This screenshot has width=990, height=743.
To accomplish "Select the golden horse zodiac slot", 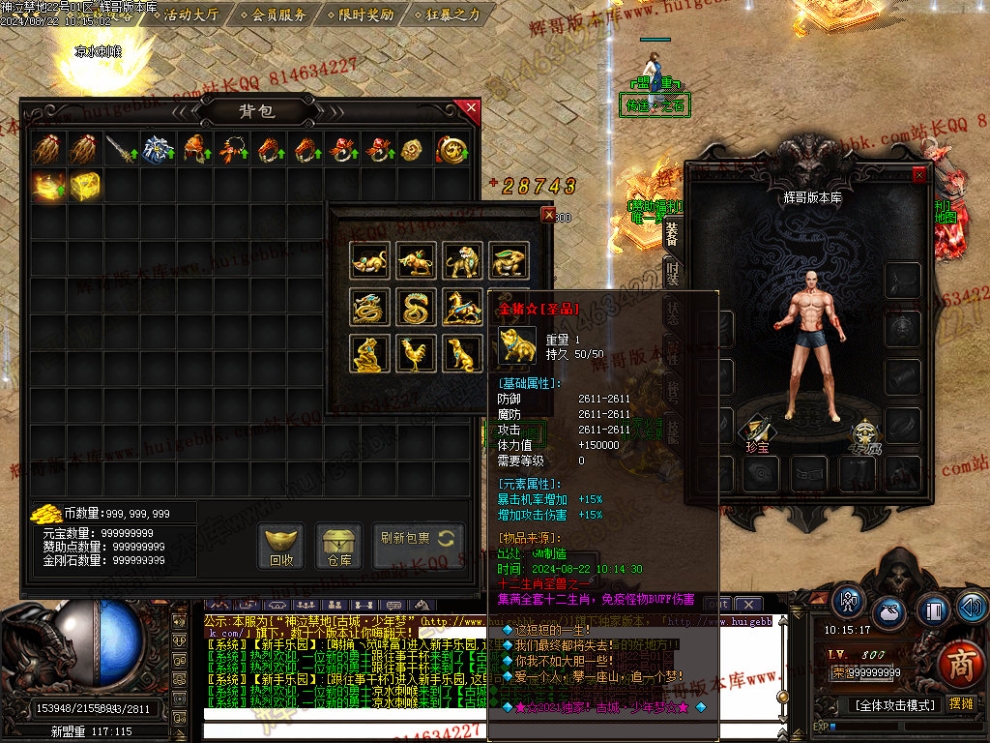I will point(463,307).
